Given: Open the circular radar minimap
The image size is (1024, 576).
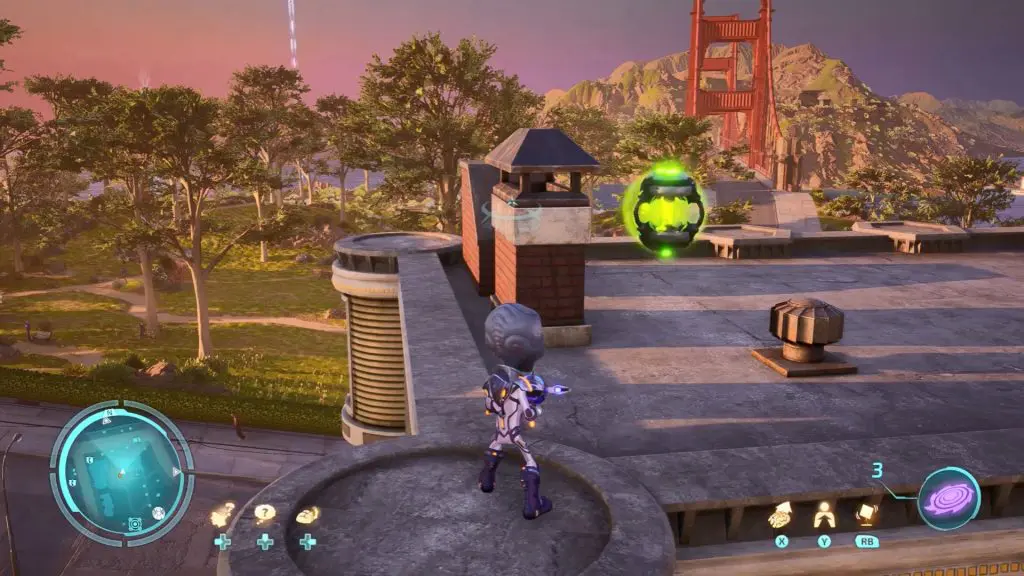Looking at the screenshot, I should (121, 473).
